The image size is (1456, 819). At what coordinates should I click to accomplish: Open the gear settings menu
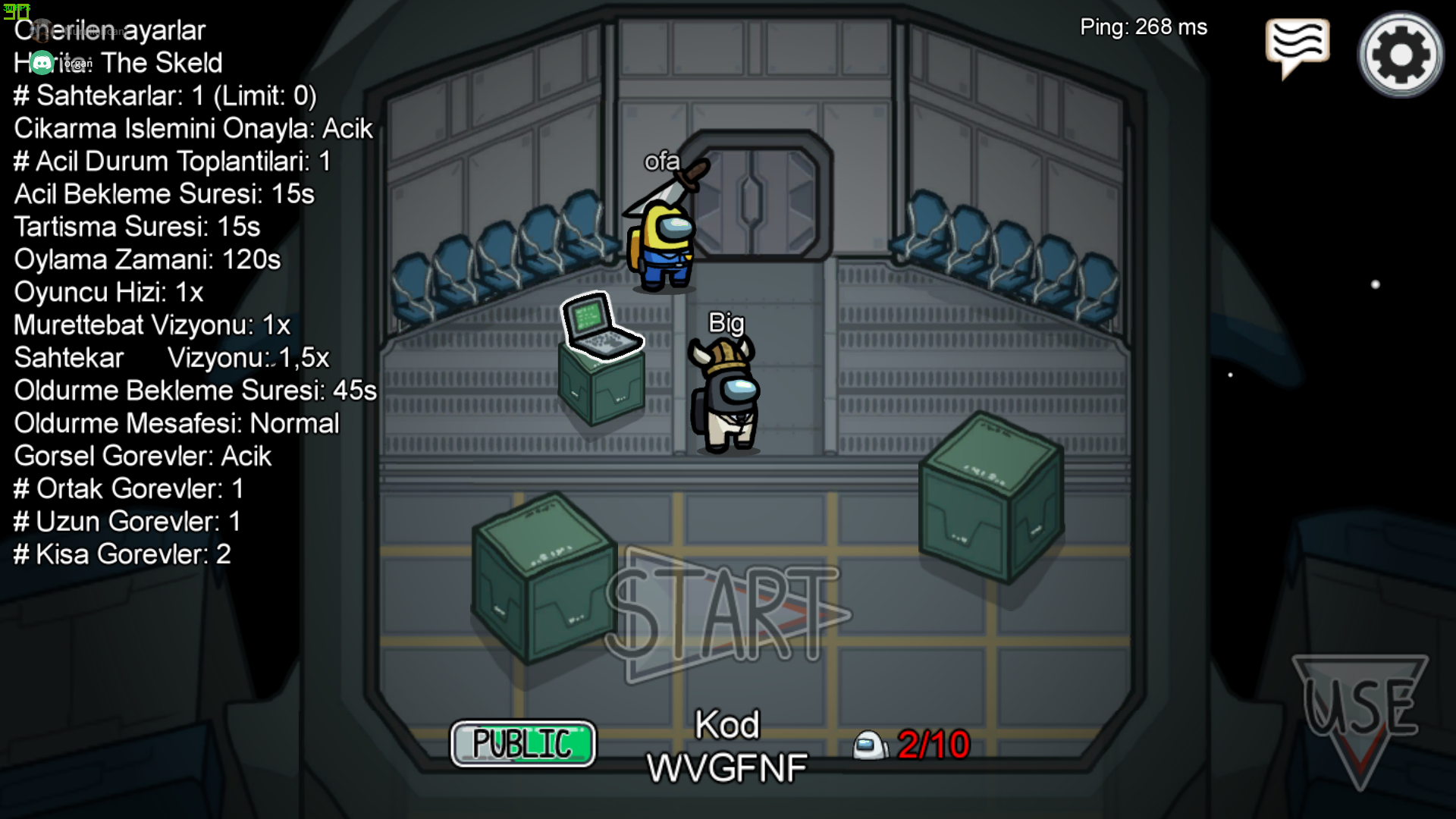point(1401,55)
